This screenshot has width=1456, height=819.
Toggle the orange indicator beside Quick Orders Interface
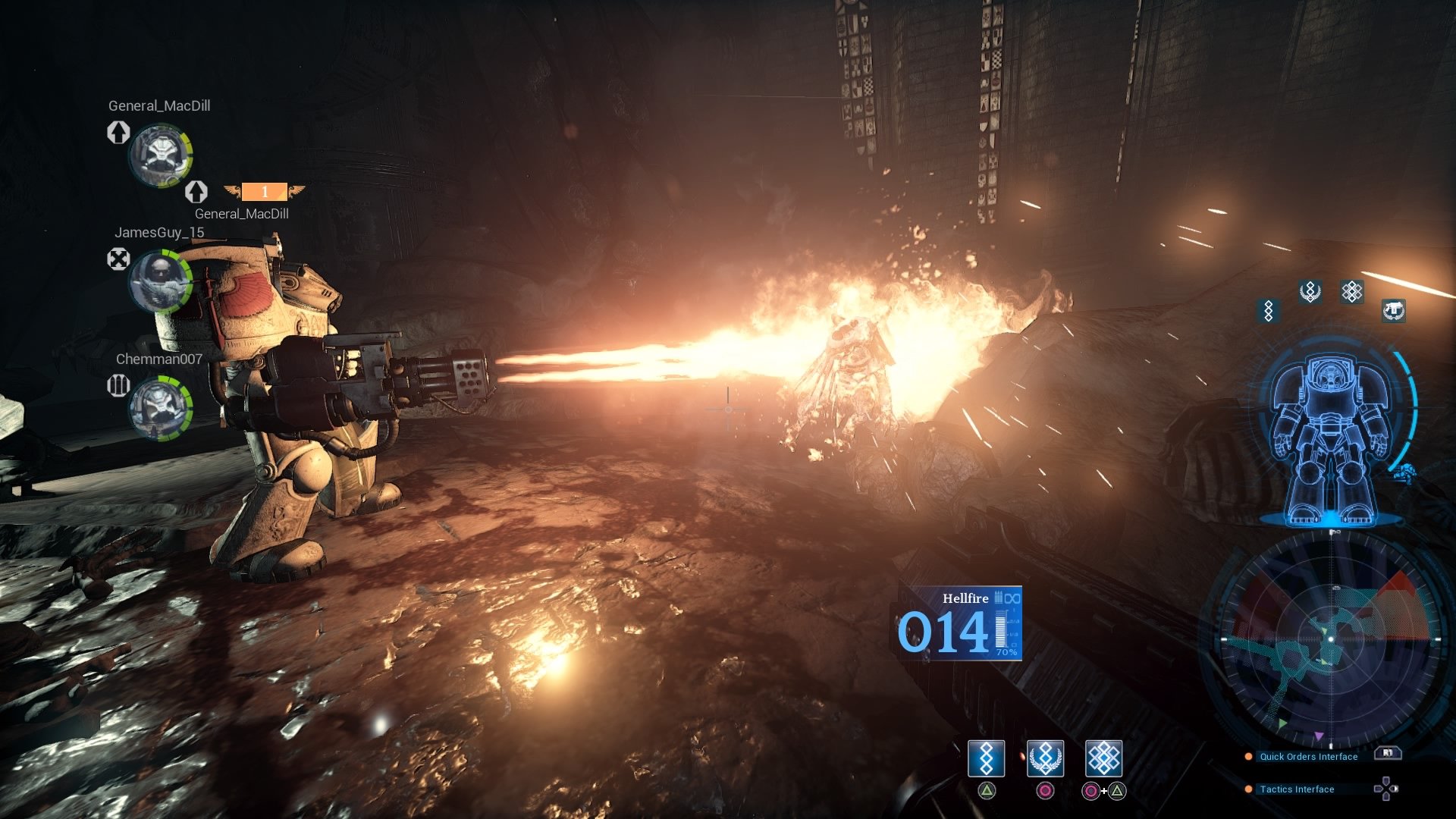click(1247, 756)
